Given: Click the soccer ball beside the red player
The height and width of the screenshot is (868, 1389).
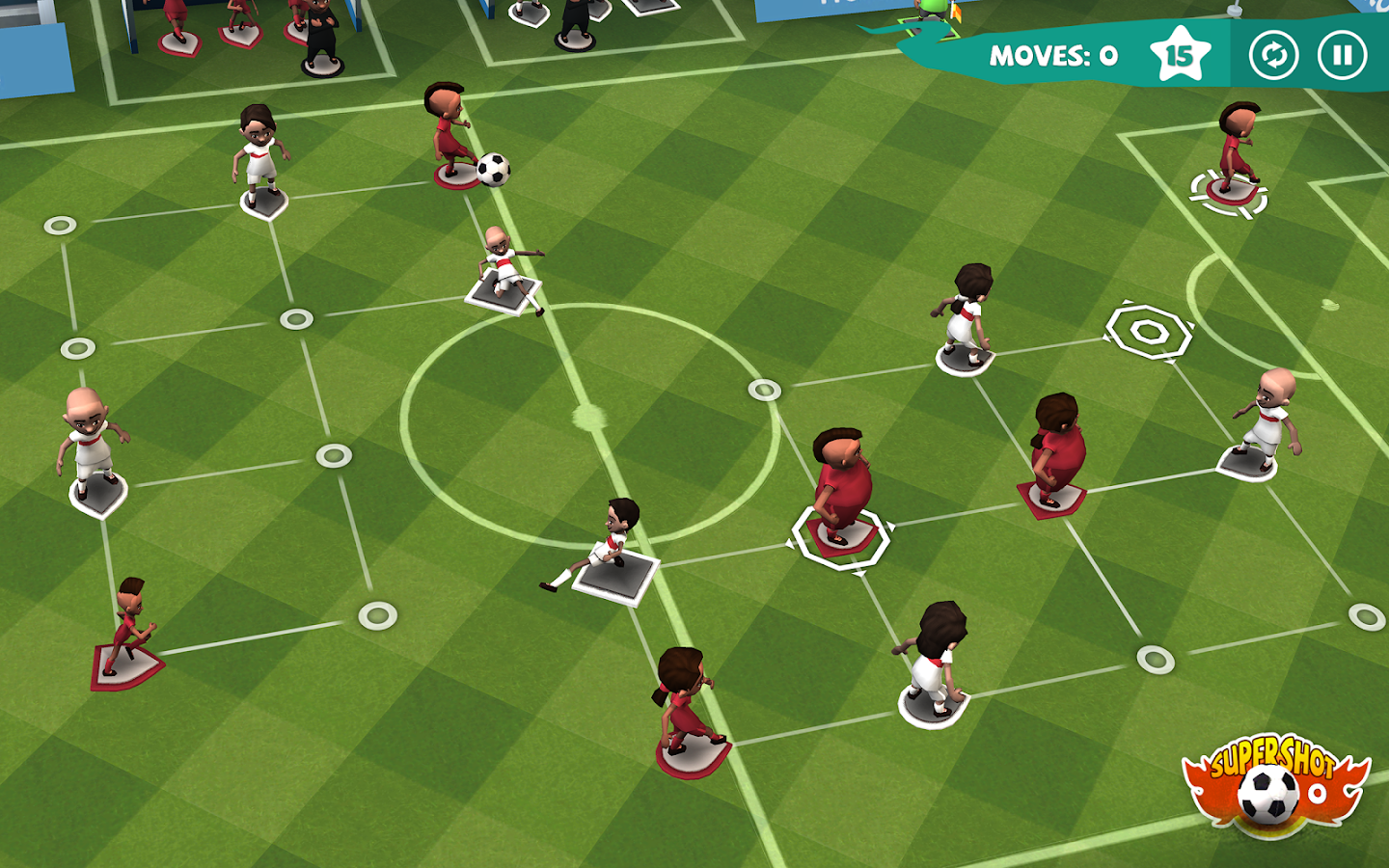Looking at the screenshot, I should (x=492, y=171).
